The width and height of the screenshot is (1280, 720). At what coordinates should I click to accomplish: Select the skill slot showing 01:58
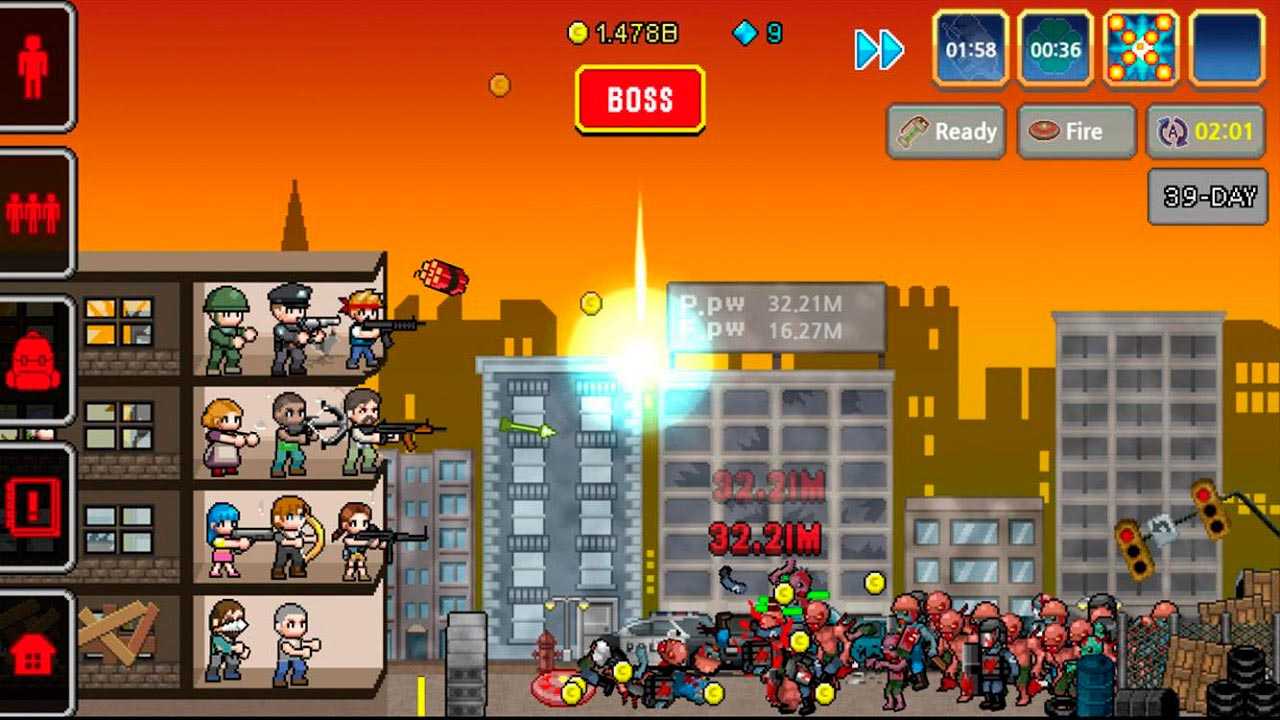(x=970, y=48)
